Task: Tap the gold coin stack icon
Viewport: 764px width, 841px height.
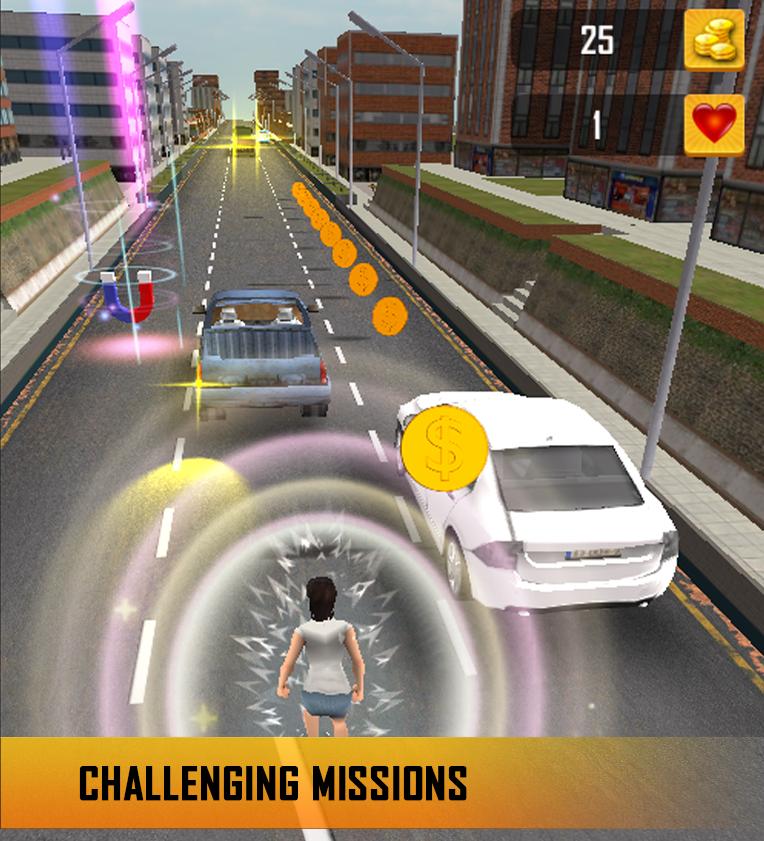Action: click(714, 40)
